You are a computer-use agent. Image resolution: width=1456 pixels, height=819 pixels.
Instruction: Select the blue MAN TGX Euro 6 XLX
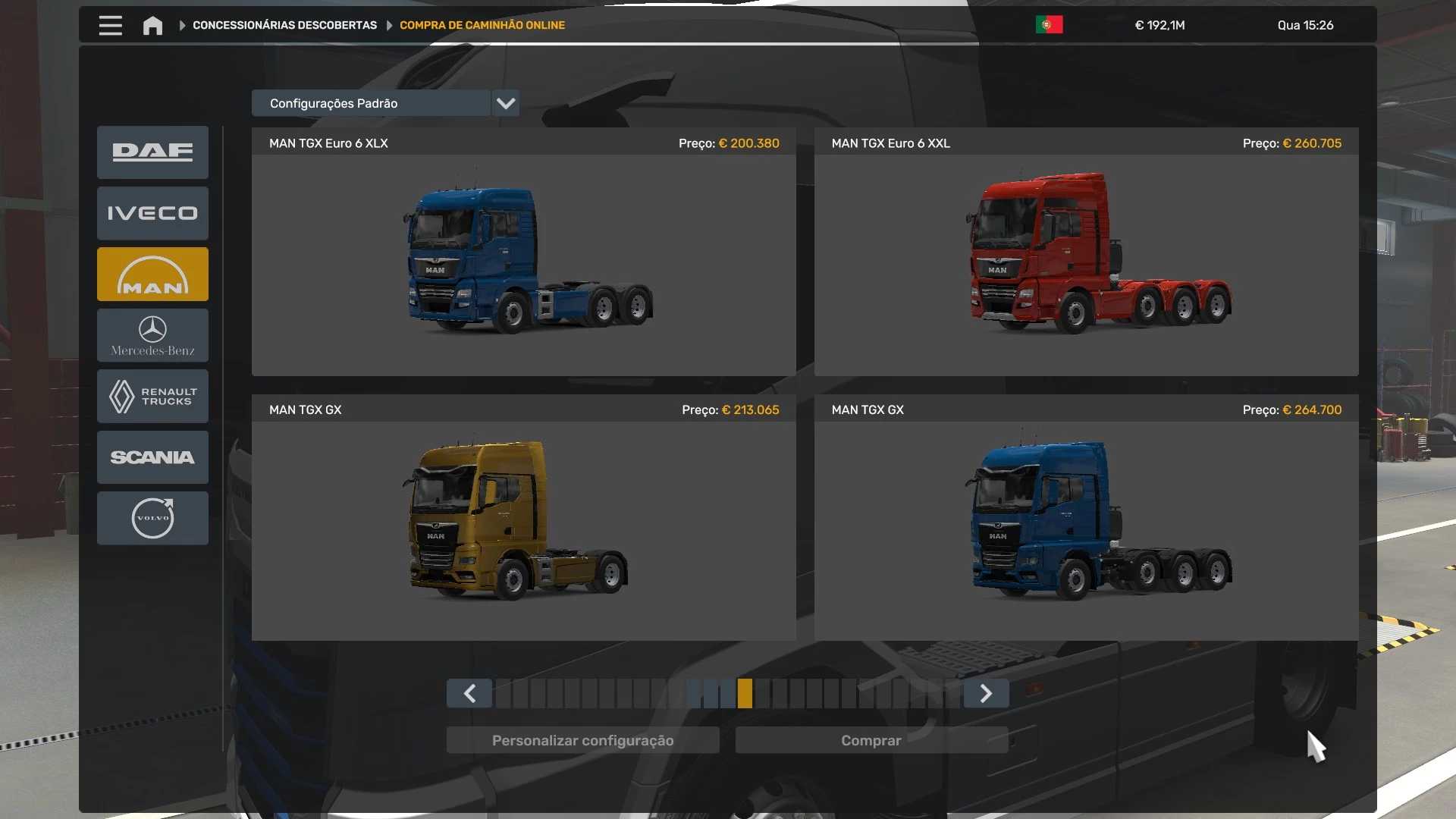pos(524,262)
